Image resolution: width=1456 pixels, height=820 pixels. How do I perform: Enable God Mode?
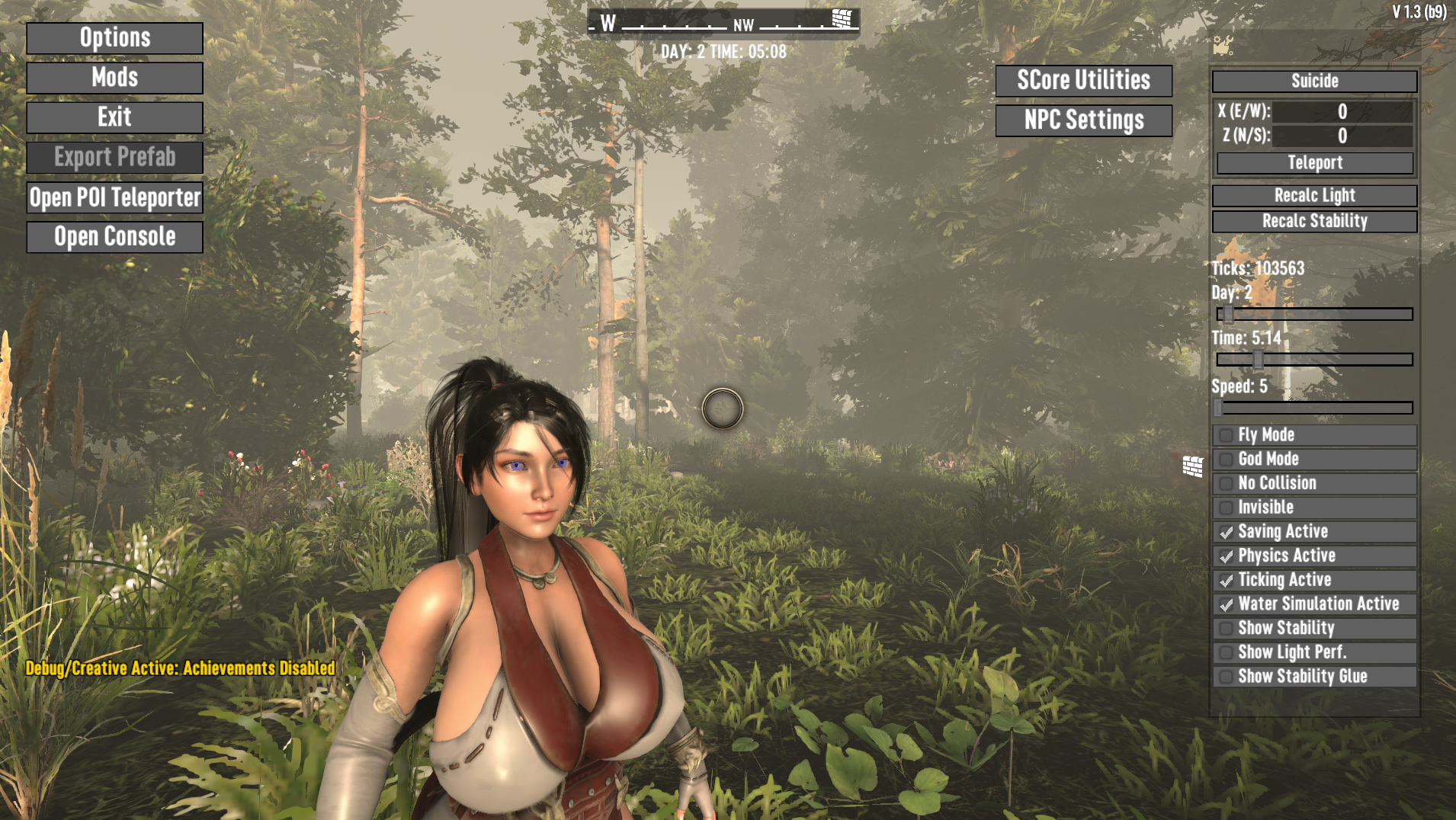(x=1227, y=460)
